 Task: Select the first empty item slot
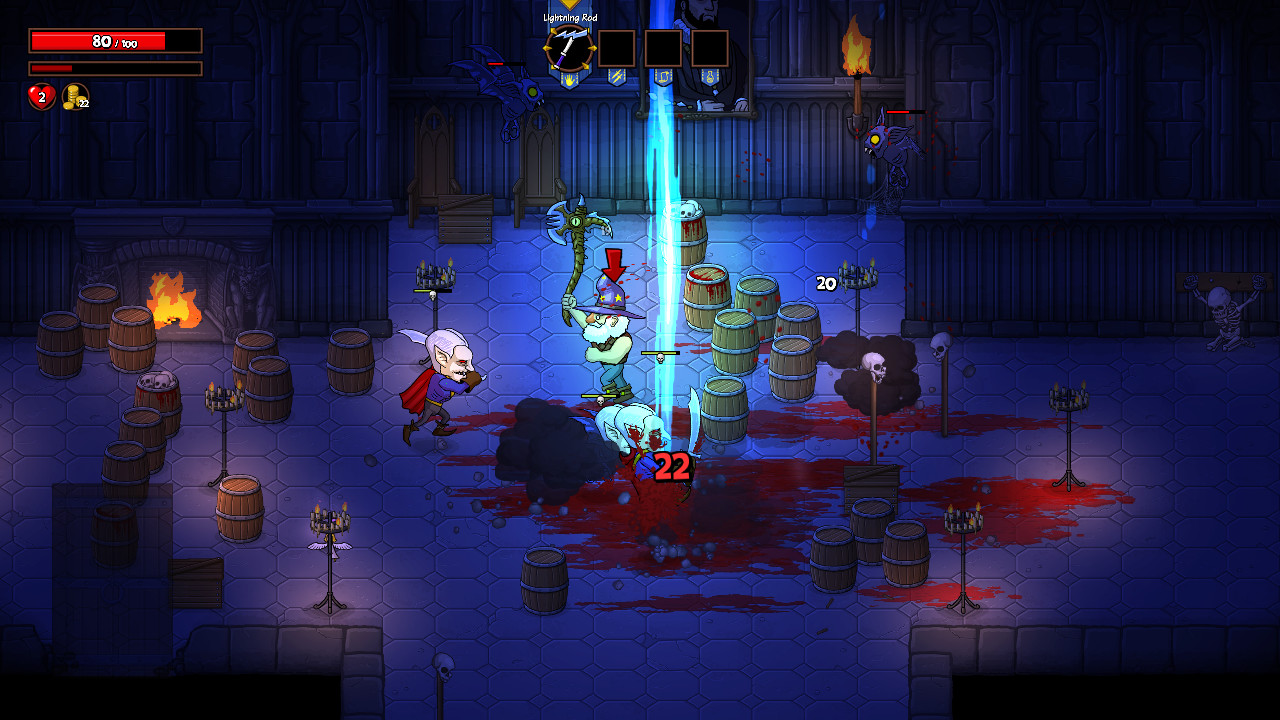coord(617,48)
